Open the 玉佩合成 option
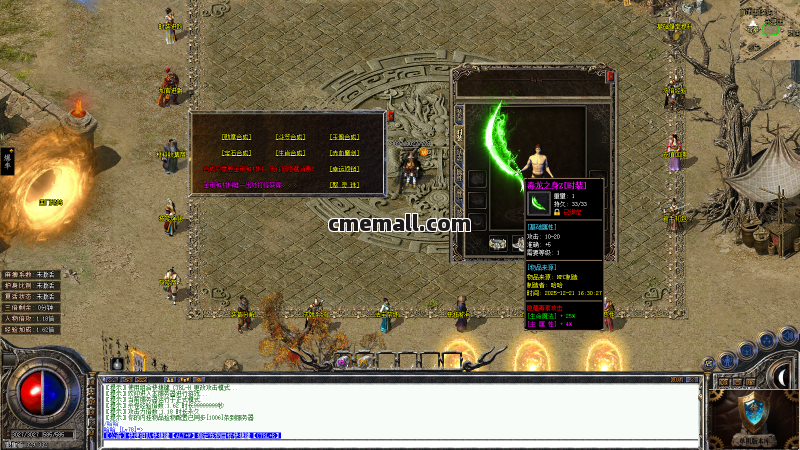 (344, 137)
